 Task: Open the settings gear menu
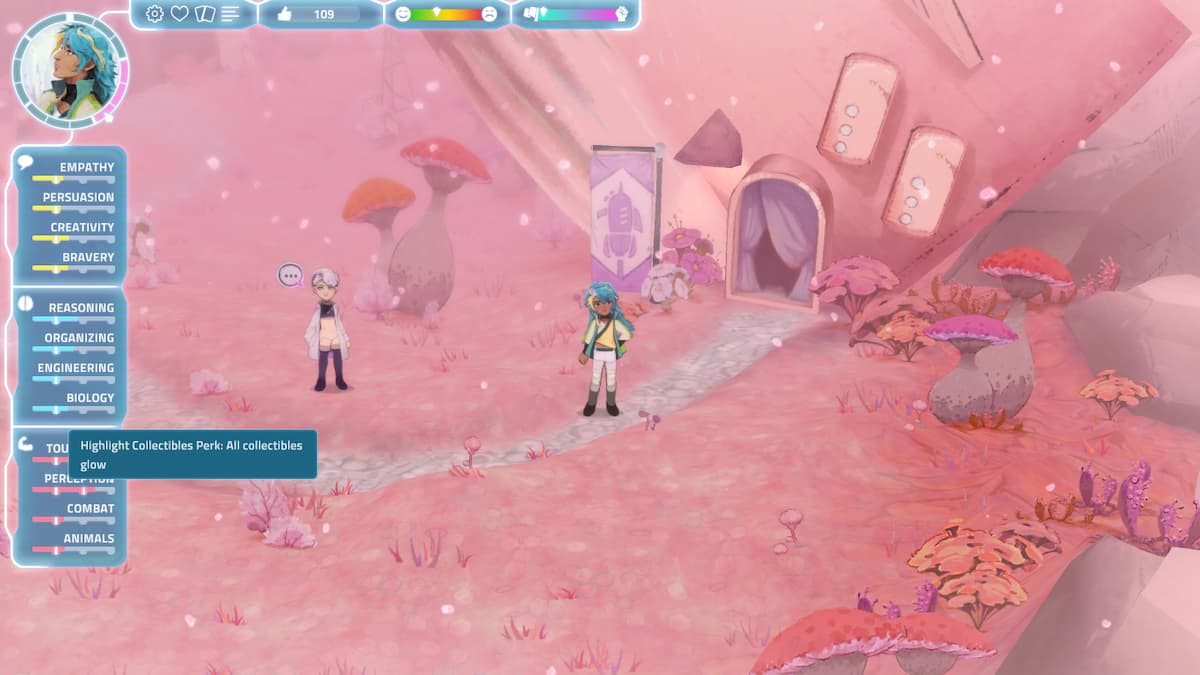pos(155,14)
